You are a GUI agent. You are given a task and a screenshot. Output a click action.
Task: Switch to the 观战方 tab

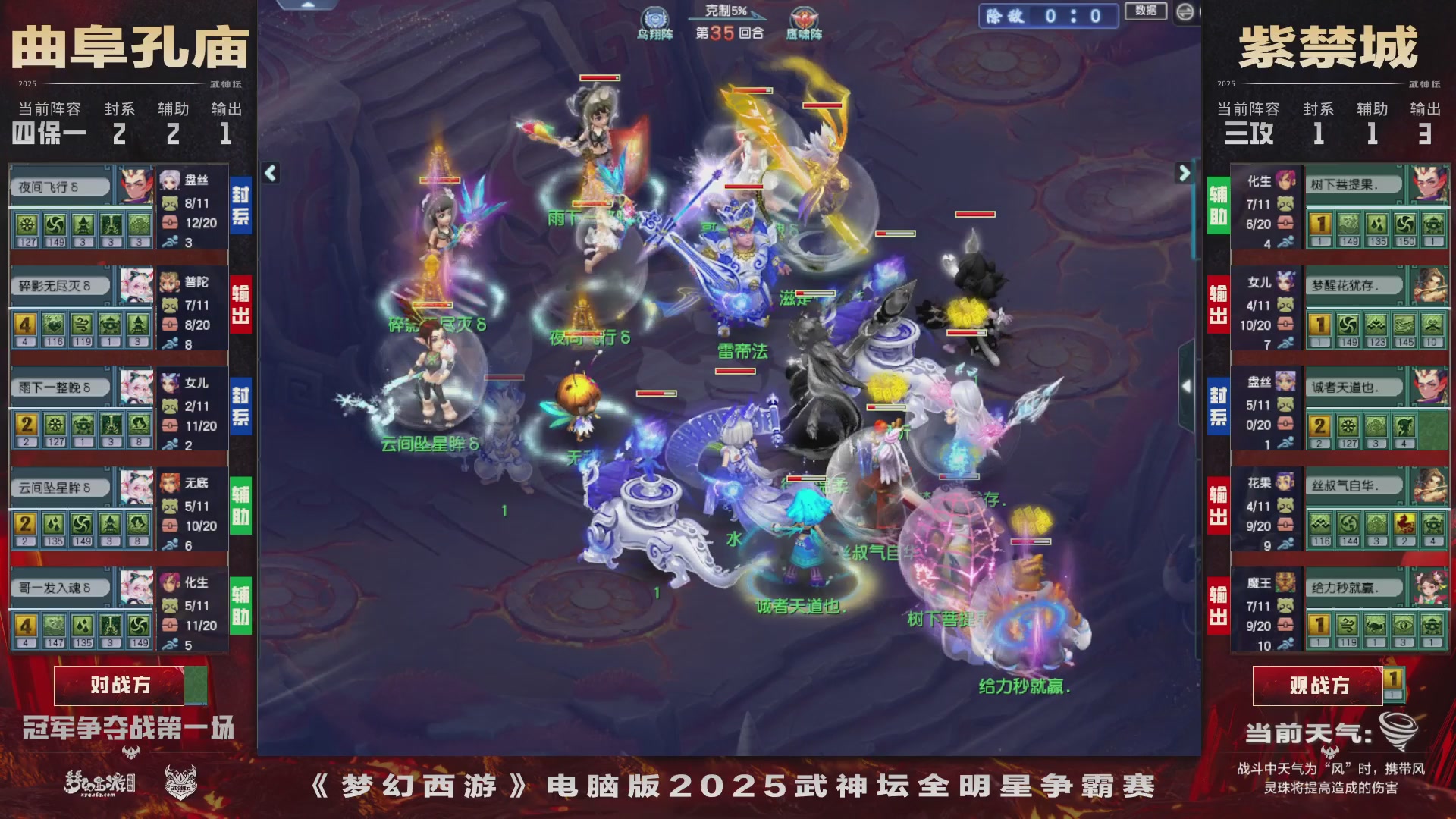[1317, 685]
